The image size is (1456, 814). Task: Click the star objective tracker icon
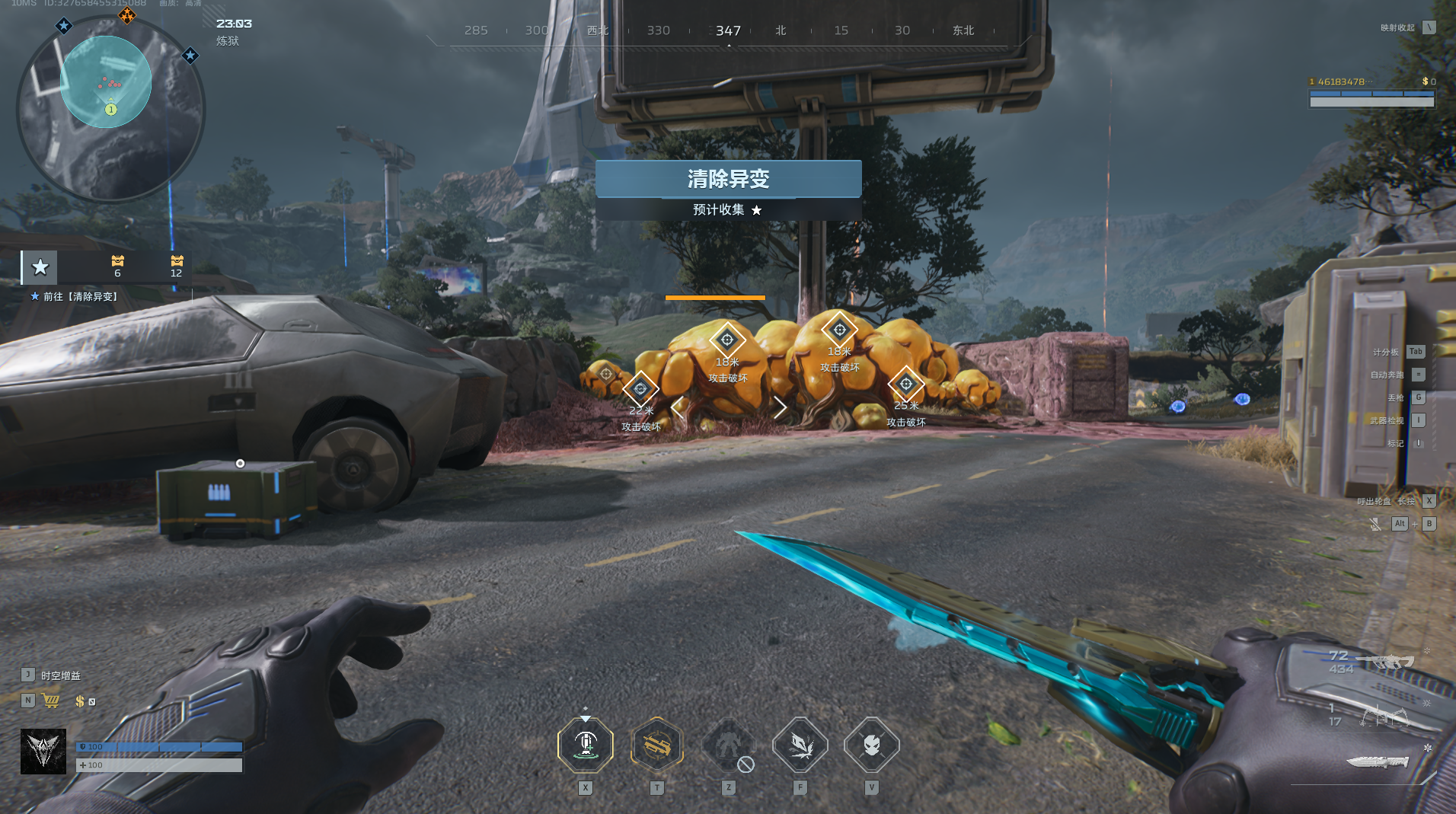tap(40, 267)
